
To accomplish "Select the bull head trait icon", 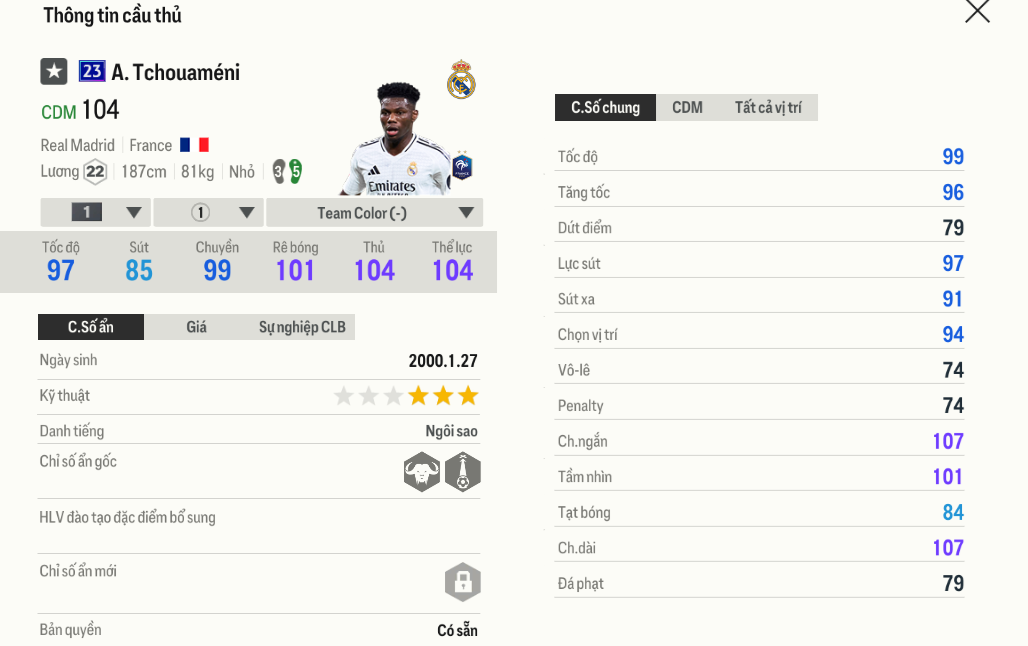I will pos(422,472).
